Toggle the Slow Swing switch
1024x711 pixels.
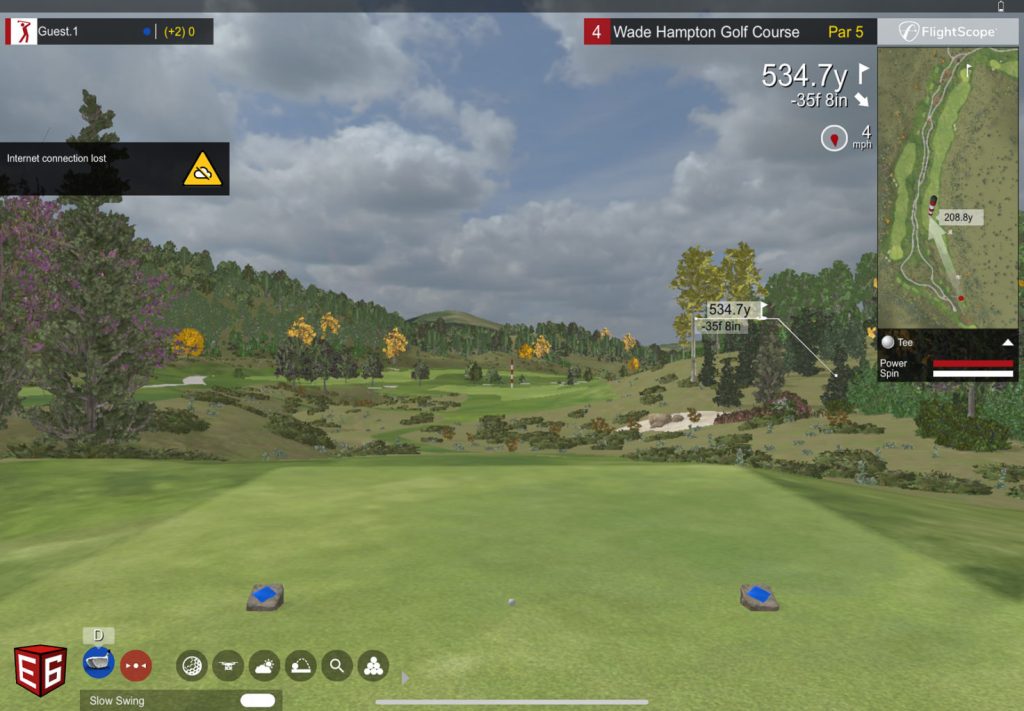pos(257,701)
